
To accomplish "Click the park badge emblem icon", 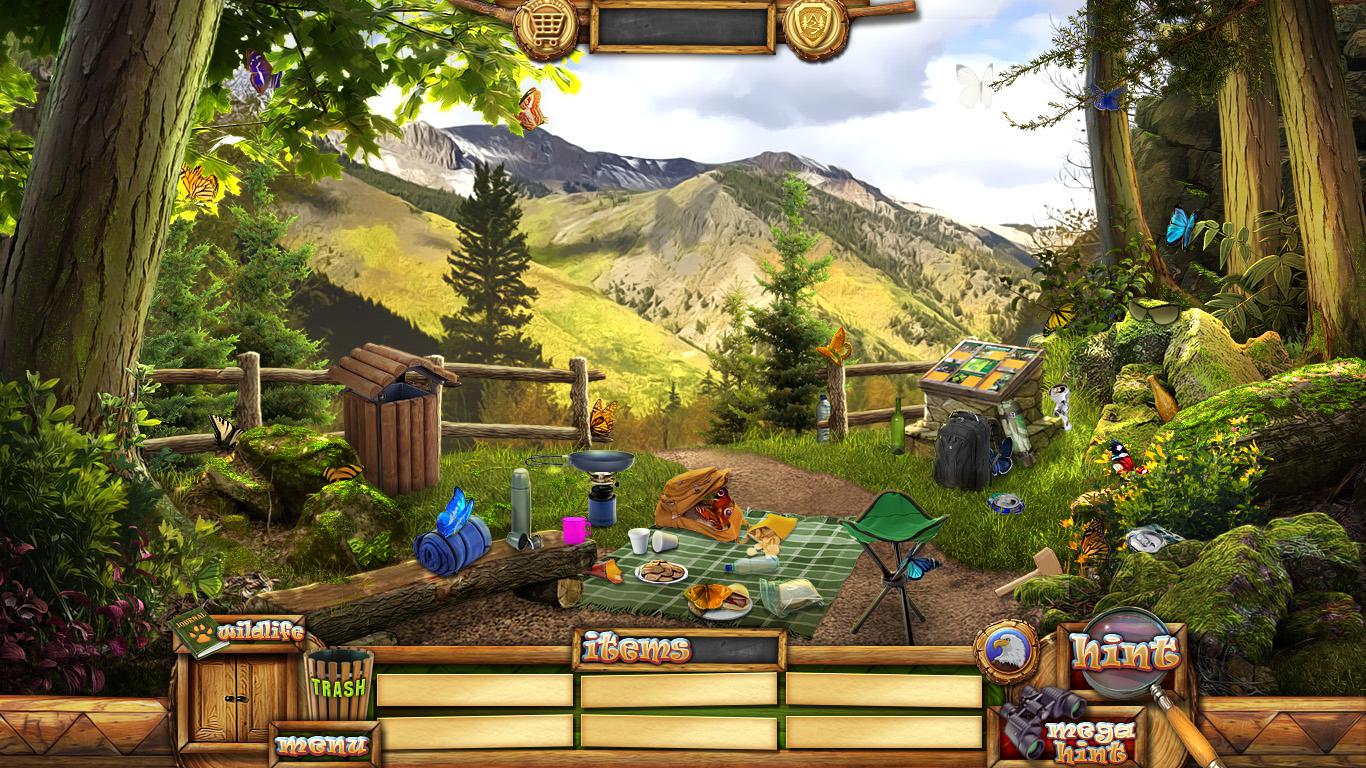I will pyautogui.click(x=815, y=26).
